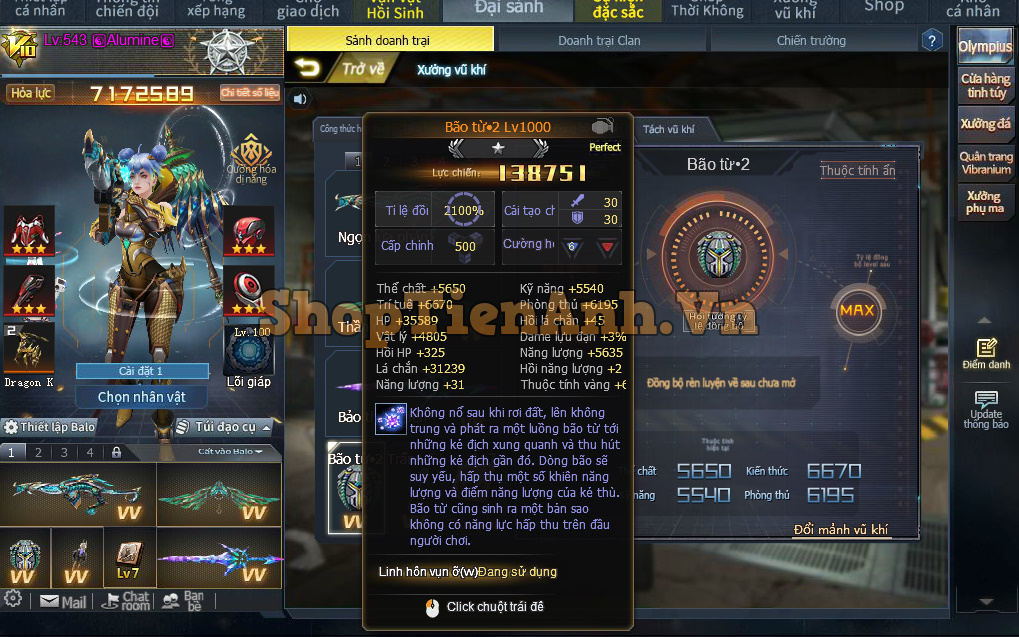Screen dimensions: 1019x637
Task: Open Thiết lập Balo settings
Action: tap(50, 427)
